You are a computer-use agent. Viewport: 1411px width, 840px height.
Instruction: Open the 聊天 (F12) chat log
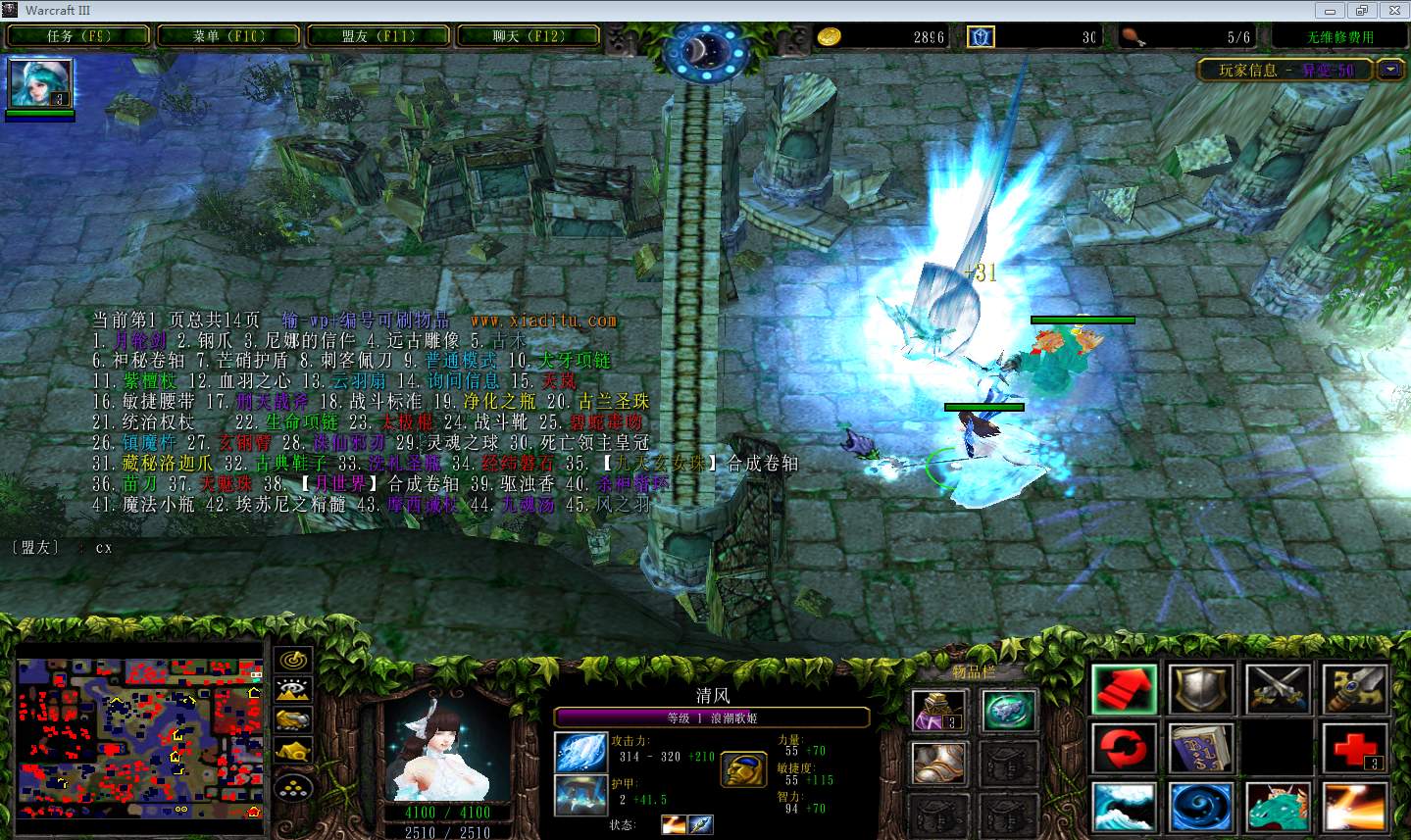pyautogui.click(x=529, y=36)
